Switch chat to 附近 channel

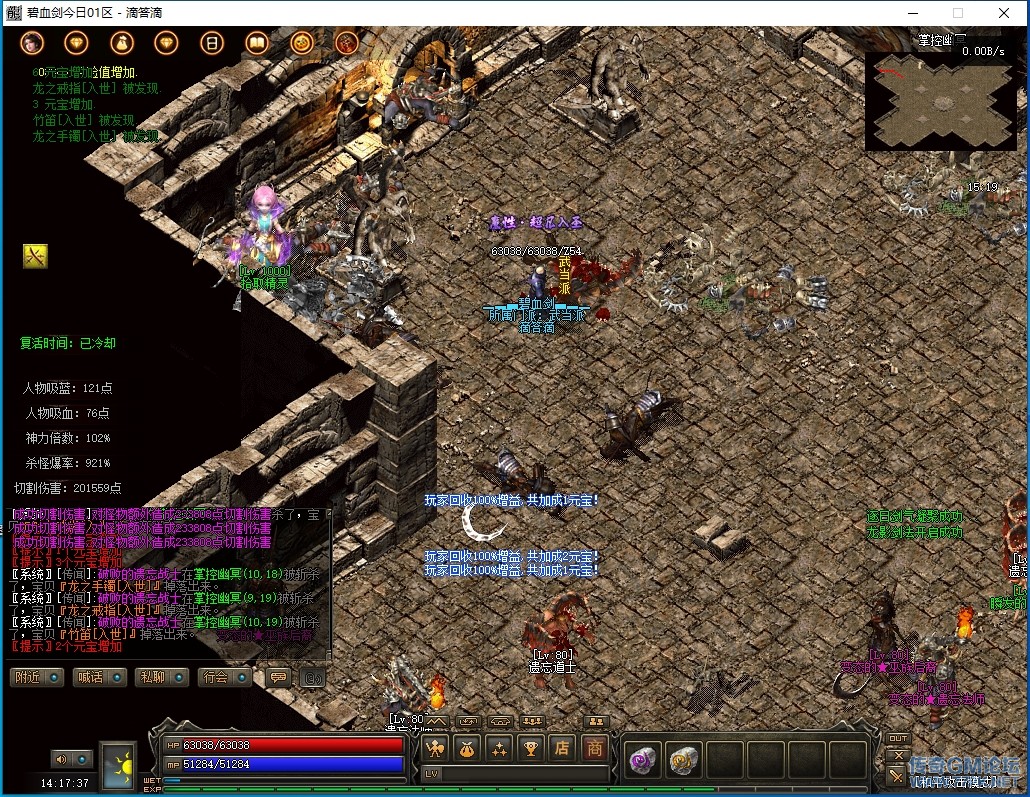point(37,677)
